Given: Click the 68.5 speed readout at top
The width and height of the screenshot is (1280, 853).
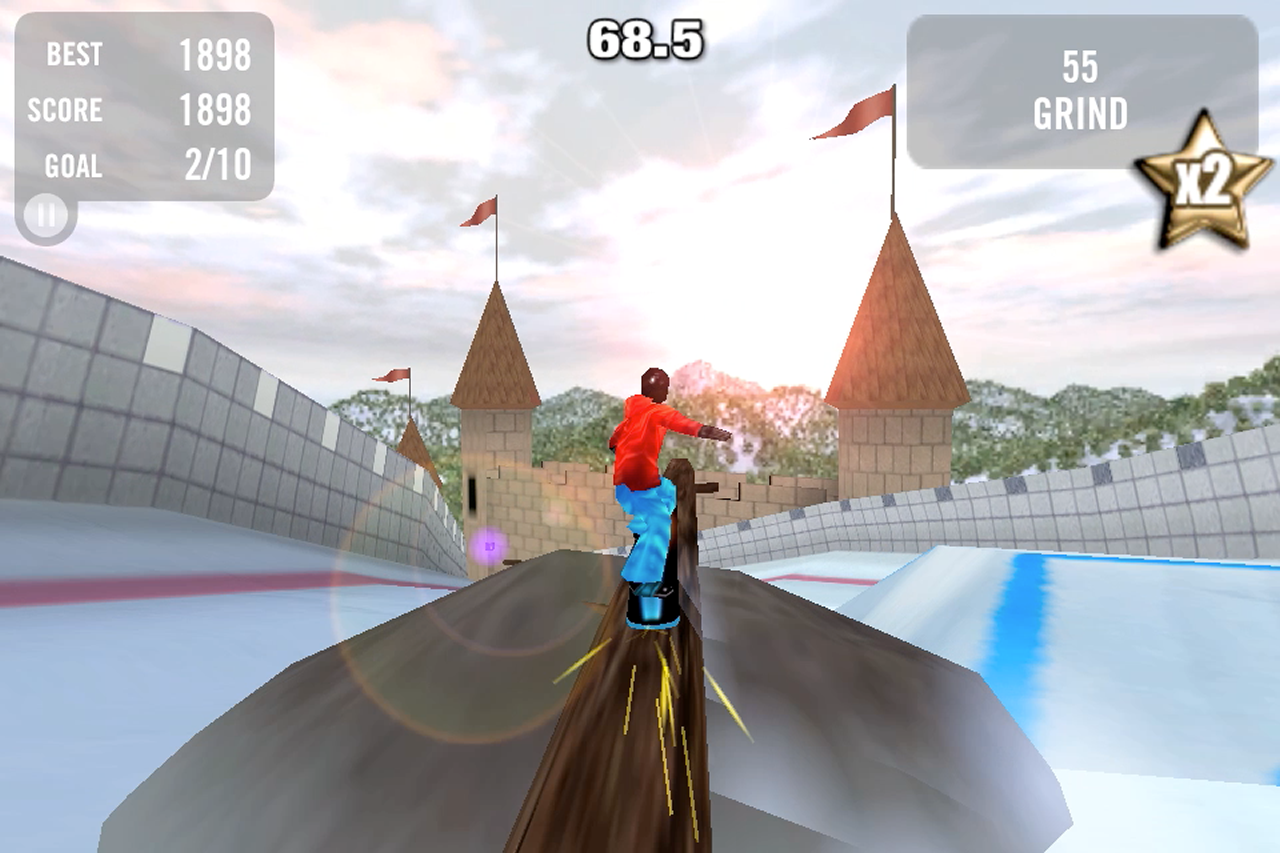Looking at the screenshot, I should coord(647,36).
